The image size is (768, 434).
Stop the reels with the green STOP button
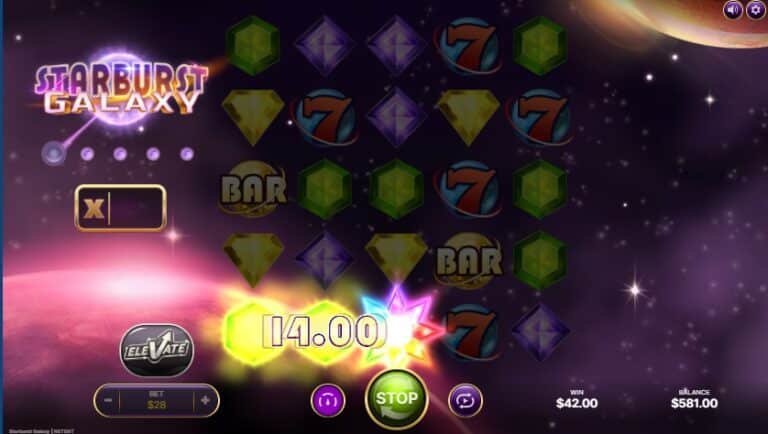coord(397,399)
